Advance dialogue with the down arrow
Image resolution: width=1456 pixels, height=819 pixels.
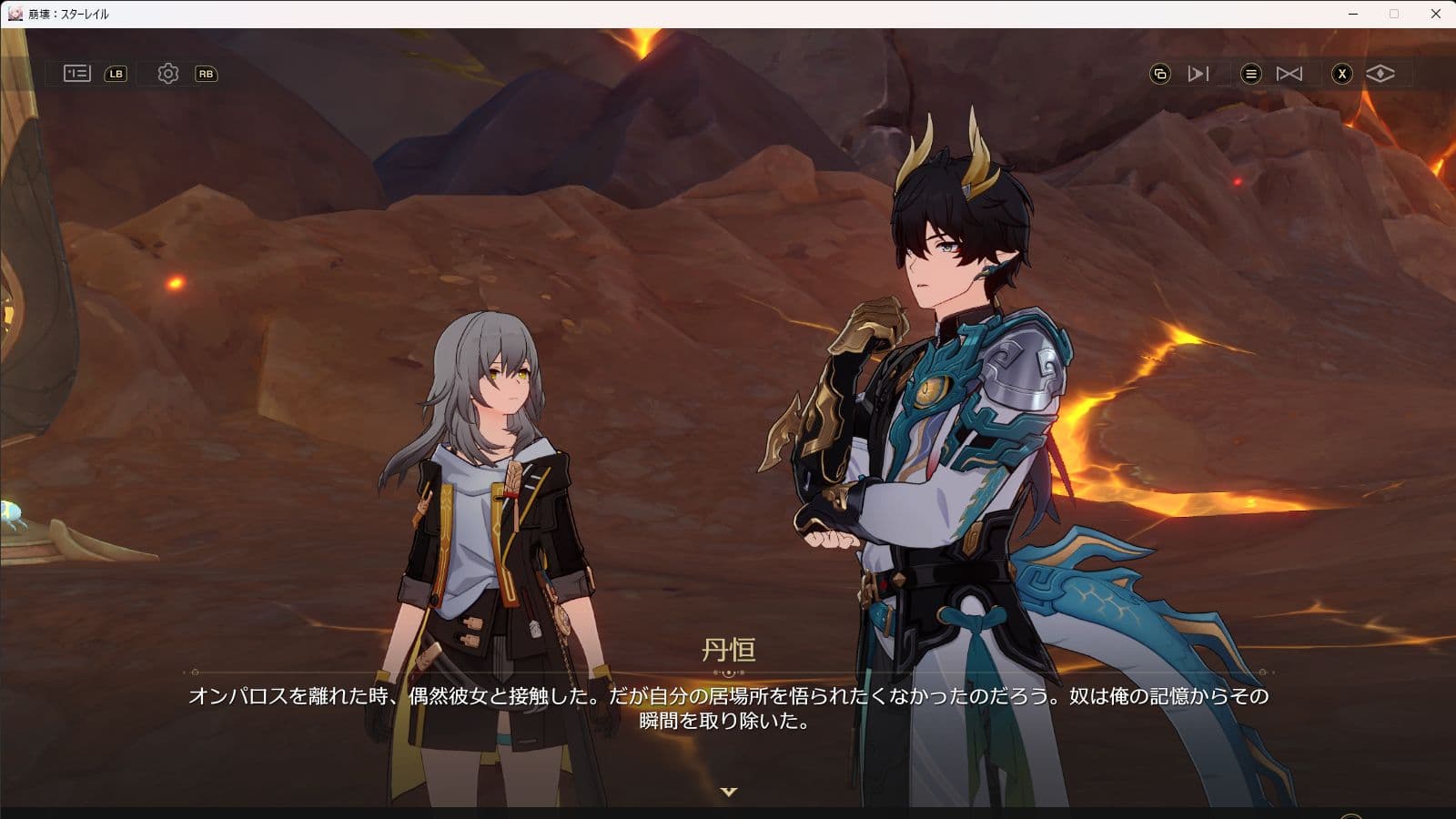coord(728,792)
